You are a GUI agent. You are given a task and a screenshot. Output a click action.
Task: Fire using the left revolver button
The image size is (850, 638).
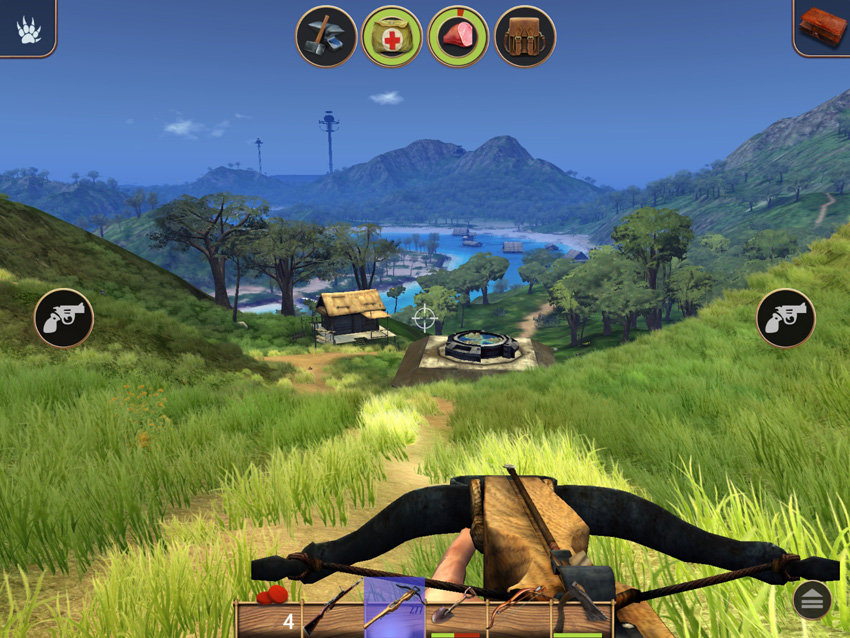(64, 318)
